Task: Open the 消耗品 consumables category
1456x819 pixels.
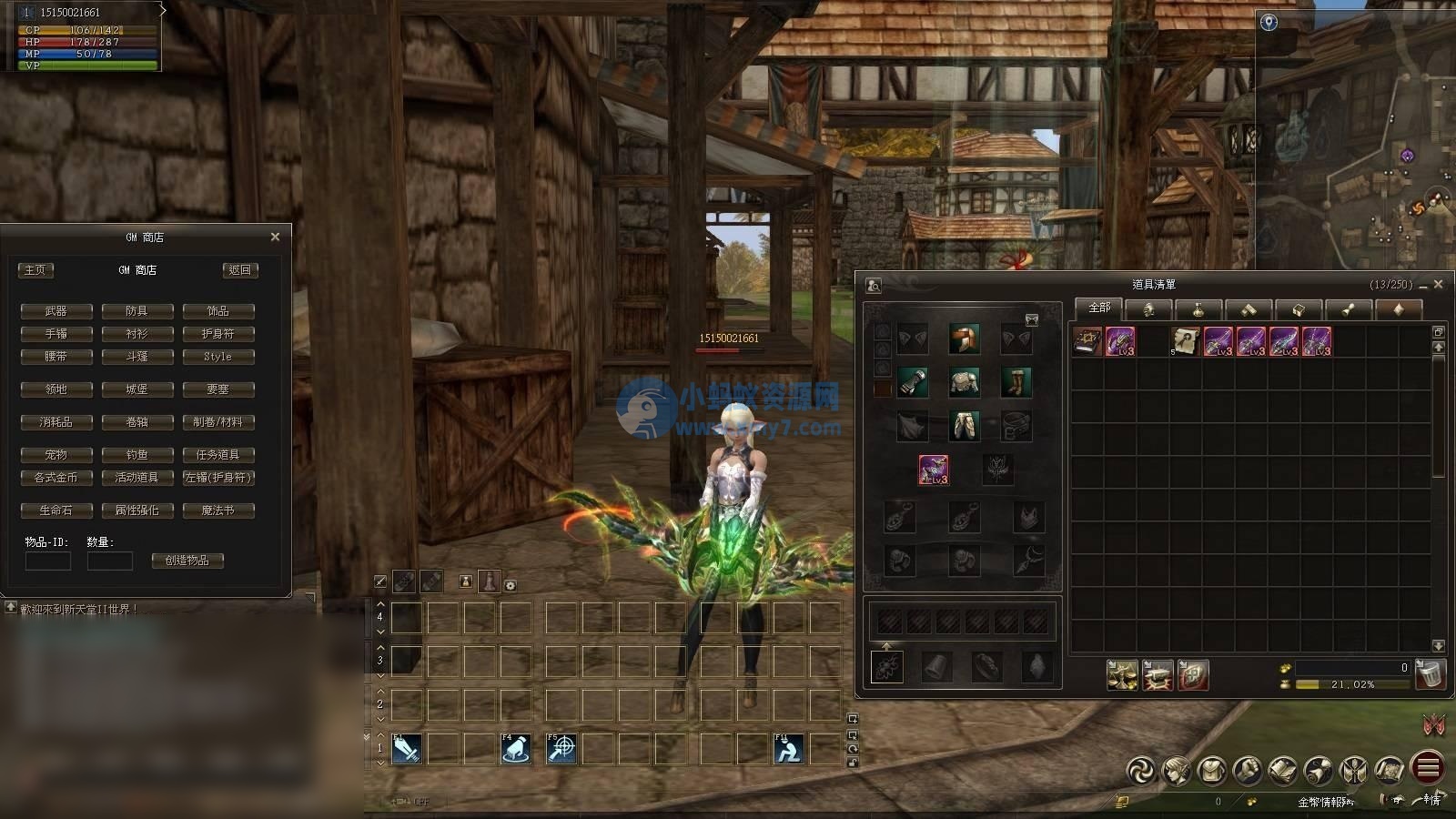Action: (56, 422)
